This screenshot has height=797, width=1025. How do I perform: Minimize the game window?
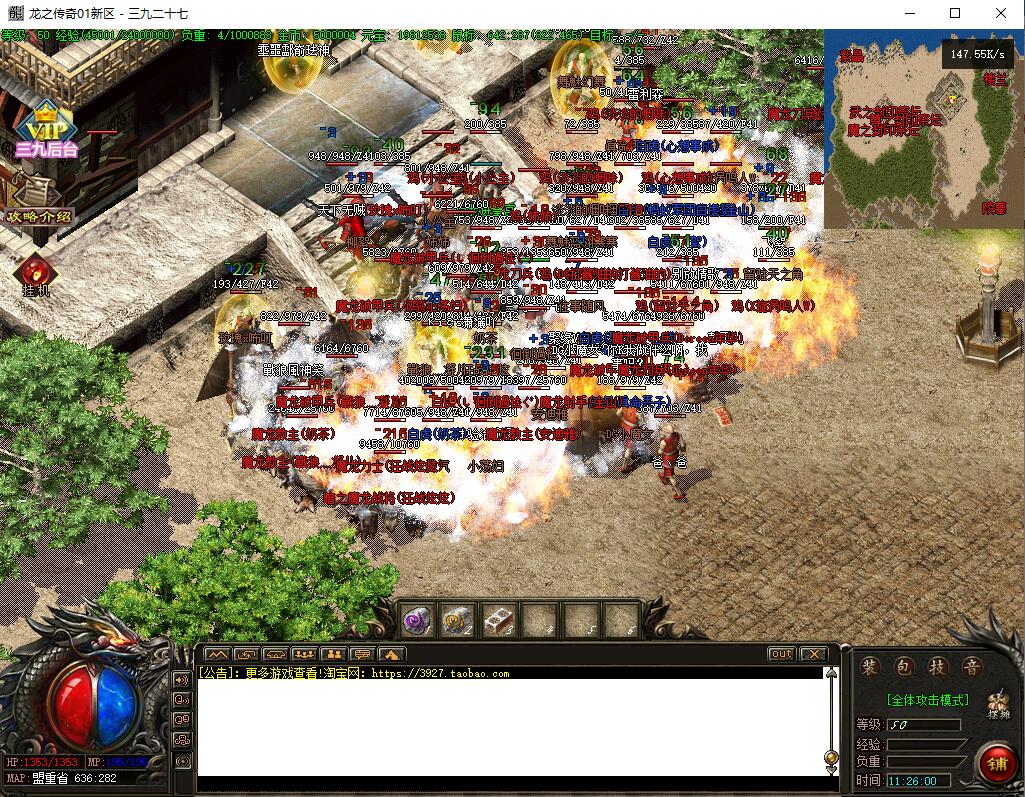click(x=909, y=13)
